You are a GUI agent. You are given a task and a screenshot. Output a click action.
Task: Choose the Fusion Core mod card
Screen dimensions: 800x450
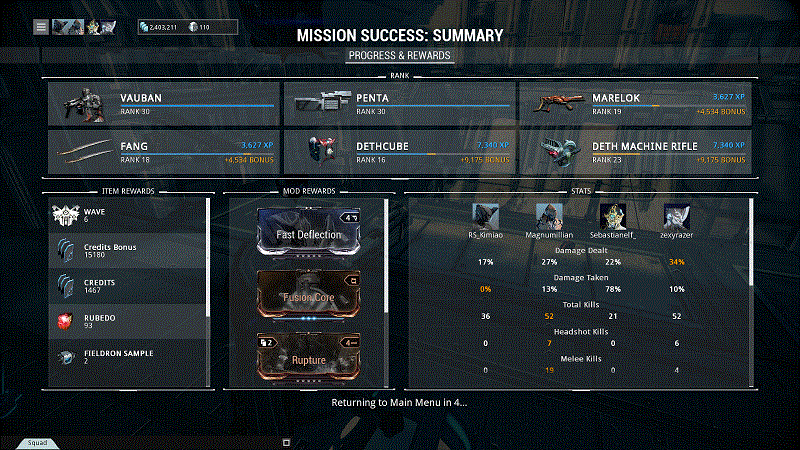pyautogui.click(x=309, y=296)
